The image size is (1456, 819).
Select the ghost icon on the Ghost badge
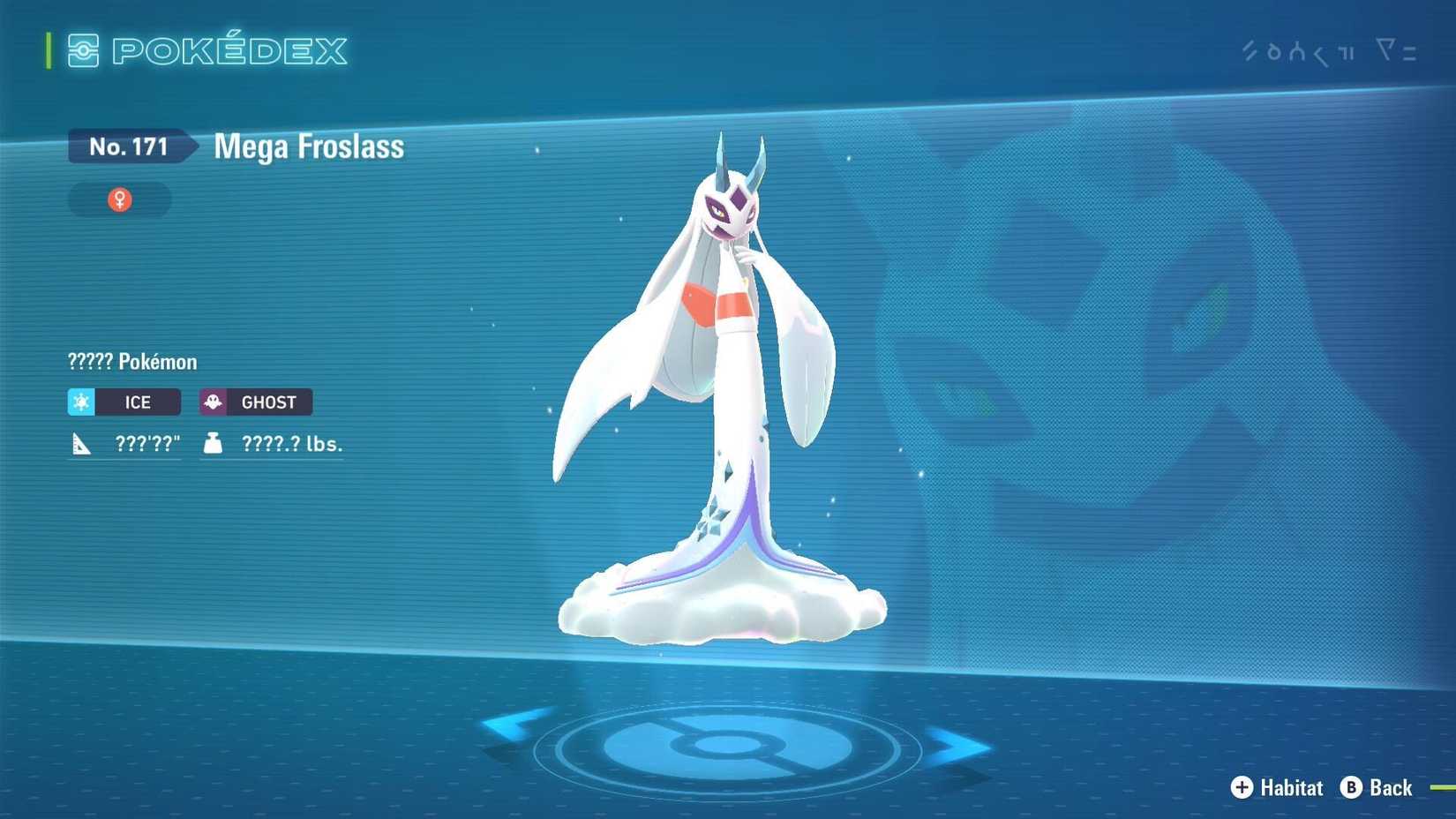pyautogui.click(x=211, y=402)
